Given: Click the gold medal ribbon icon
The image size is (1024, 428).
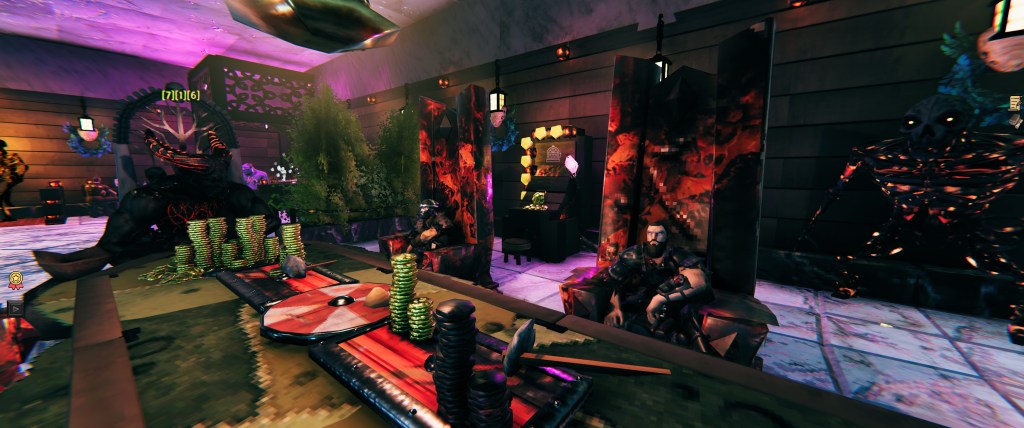Looking at the screenshot, I should click(15, 281).
